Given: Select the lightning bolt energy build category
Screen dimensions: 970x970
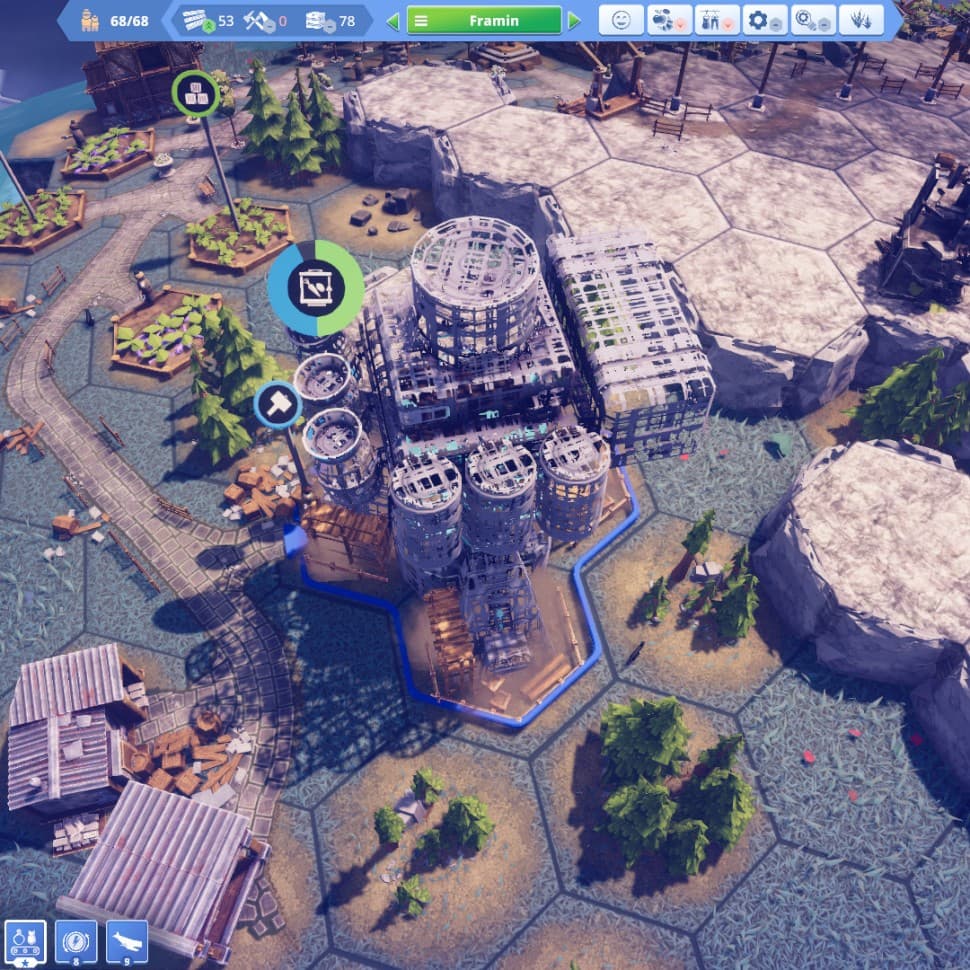Looking at the screenshot, I should click(x=76, y=942).
